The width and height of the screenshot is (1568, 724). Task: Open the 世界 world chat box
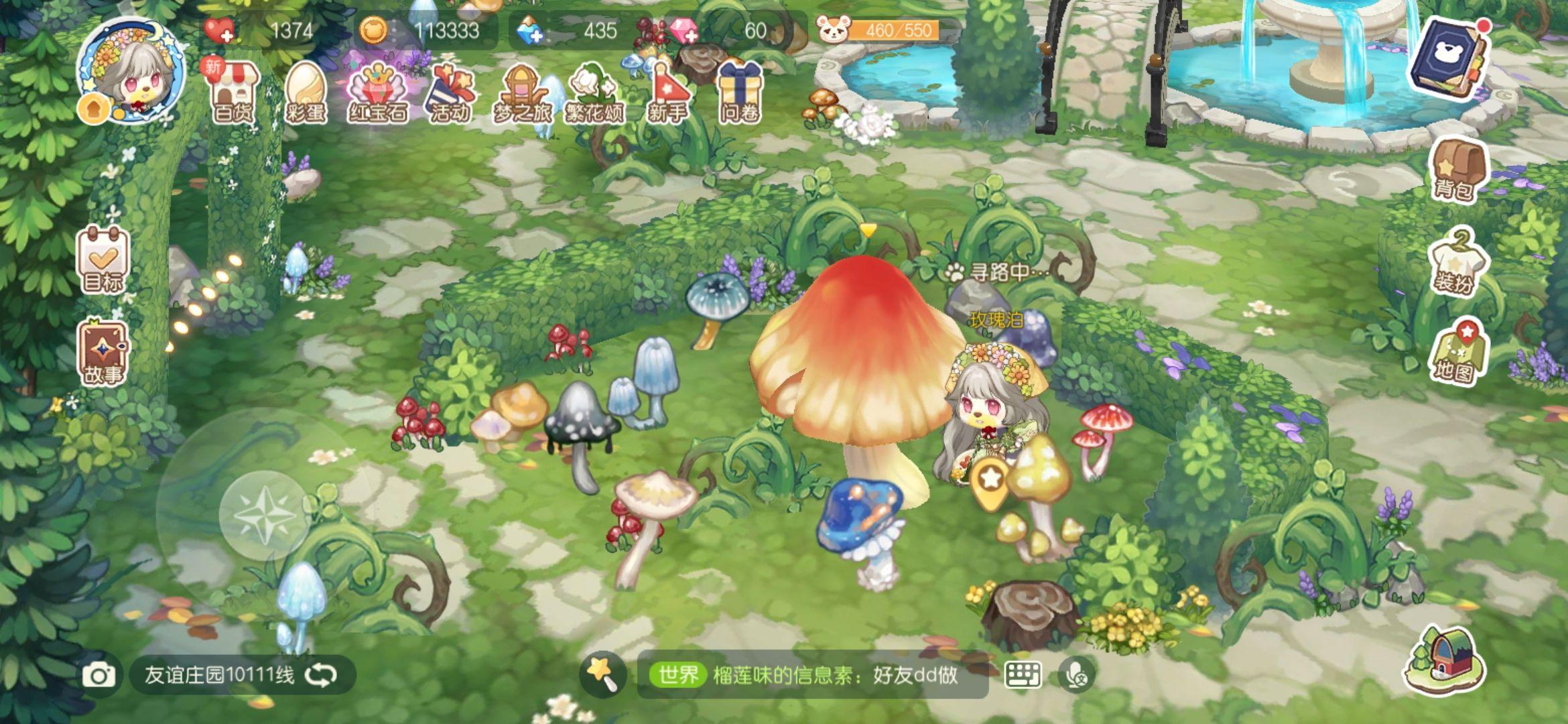(811, 675)
